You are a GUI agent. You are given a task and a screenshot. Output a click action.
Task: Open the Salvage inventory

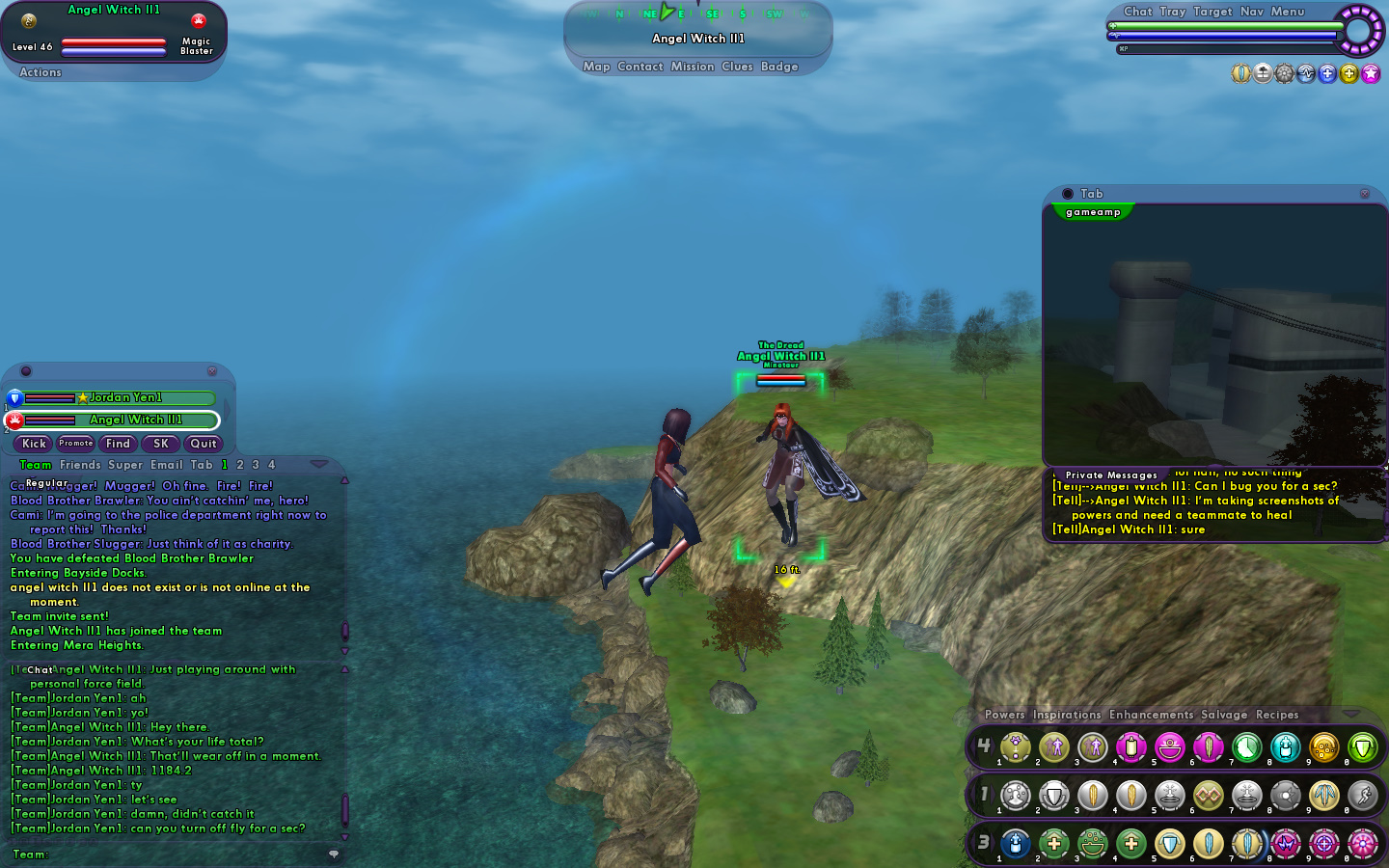point(1223,715)
